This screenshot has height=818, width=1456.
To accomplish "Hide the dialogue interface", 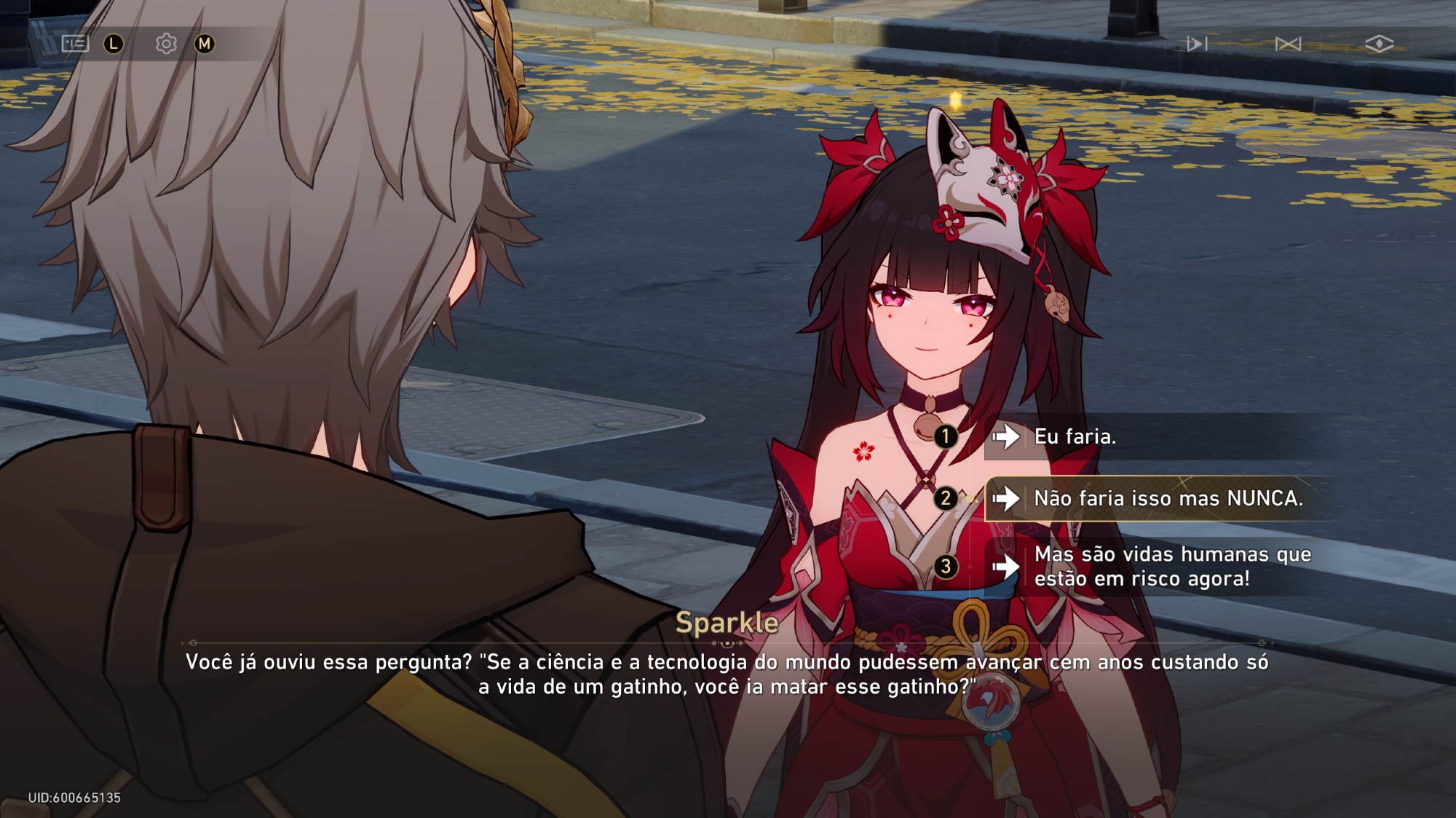I will point(1379,44).
